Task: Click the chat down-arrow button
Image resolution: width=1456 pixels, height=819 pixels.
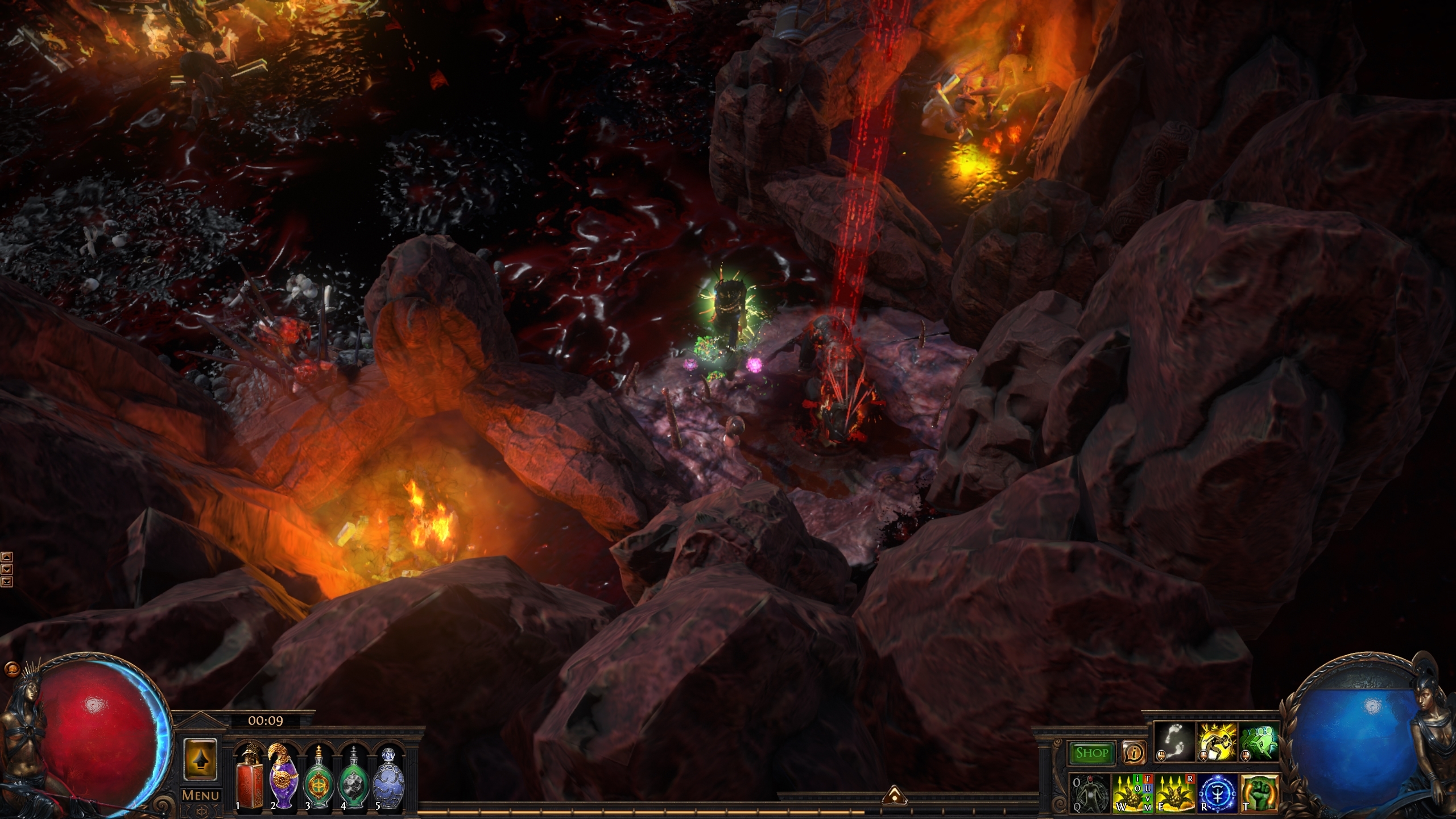Action: pos(7,569)
